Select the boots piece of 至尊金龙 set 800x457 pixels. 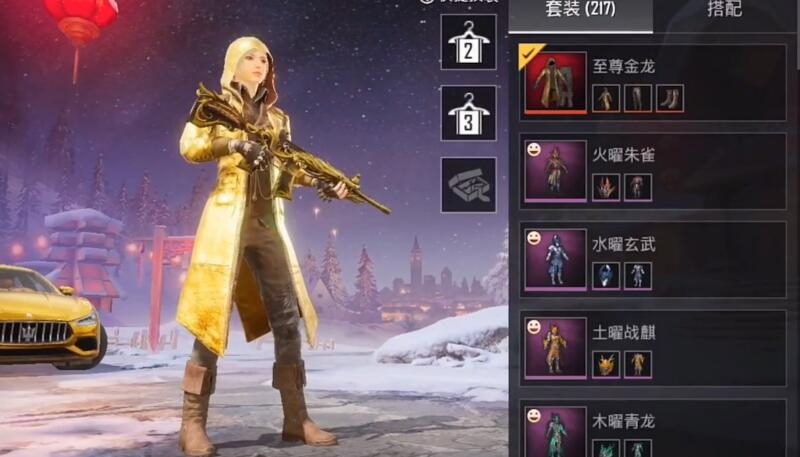pyautogui.click(x=669, y=98)
